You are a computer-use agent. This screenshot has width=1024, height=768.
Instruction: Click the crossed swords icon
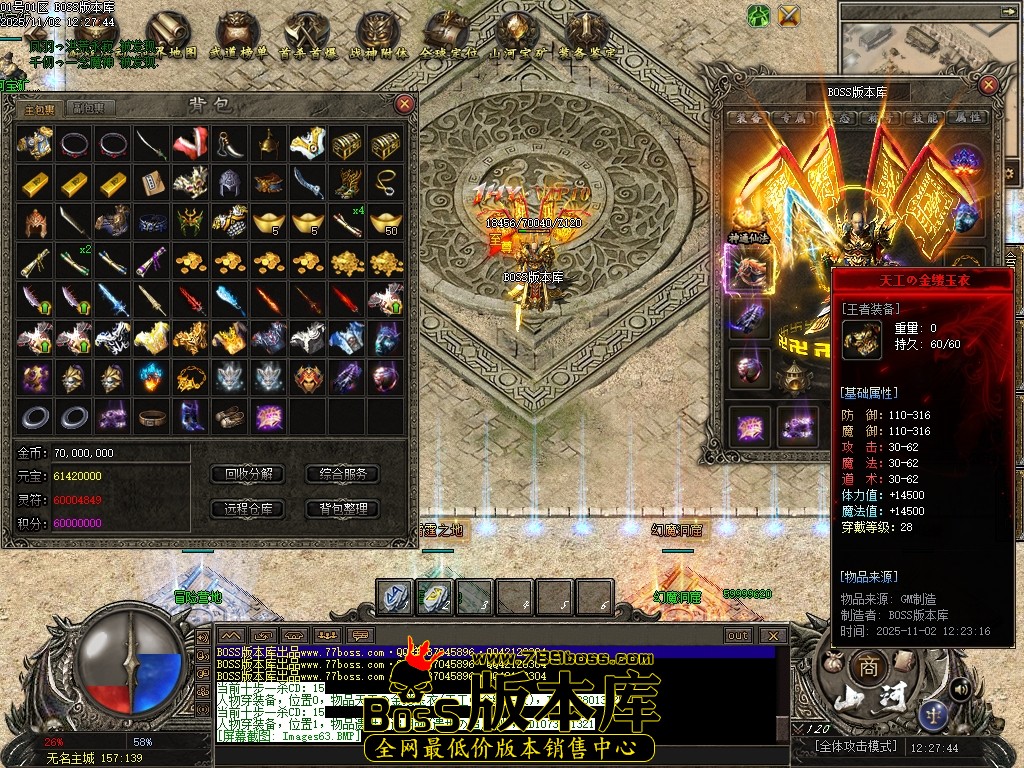pos(789,15)
